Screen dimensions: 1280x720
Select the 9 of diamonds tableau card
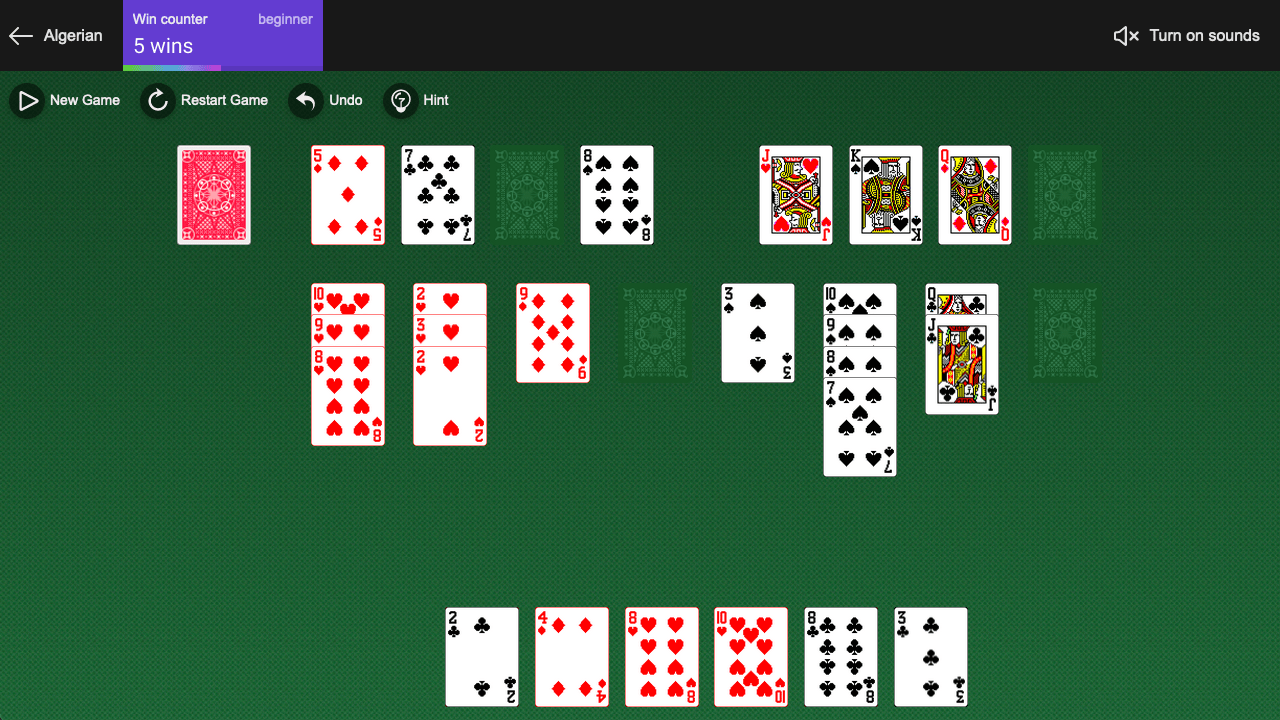[x=552, y=332]
